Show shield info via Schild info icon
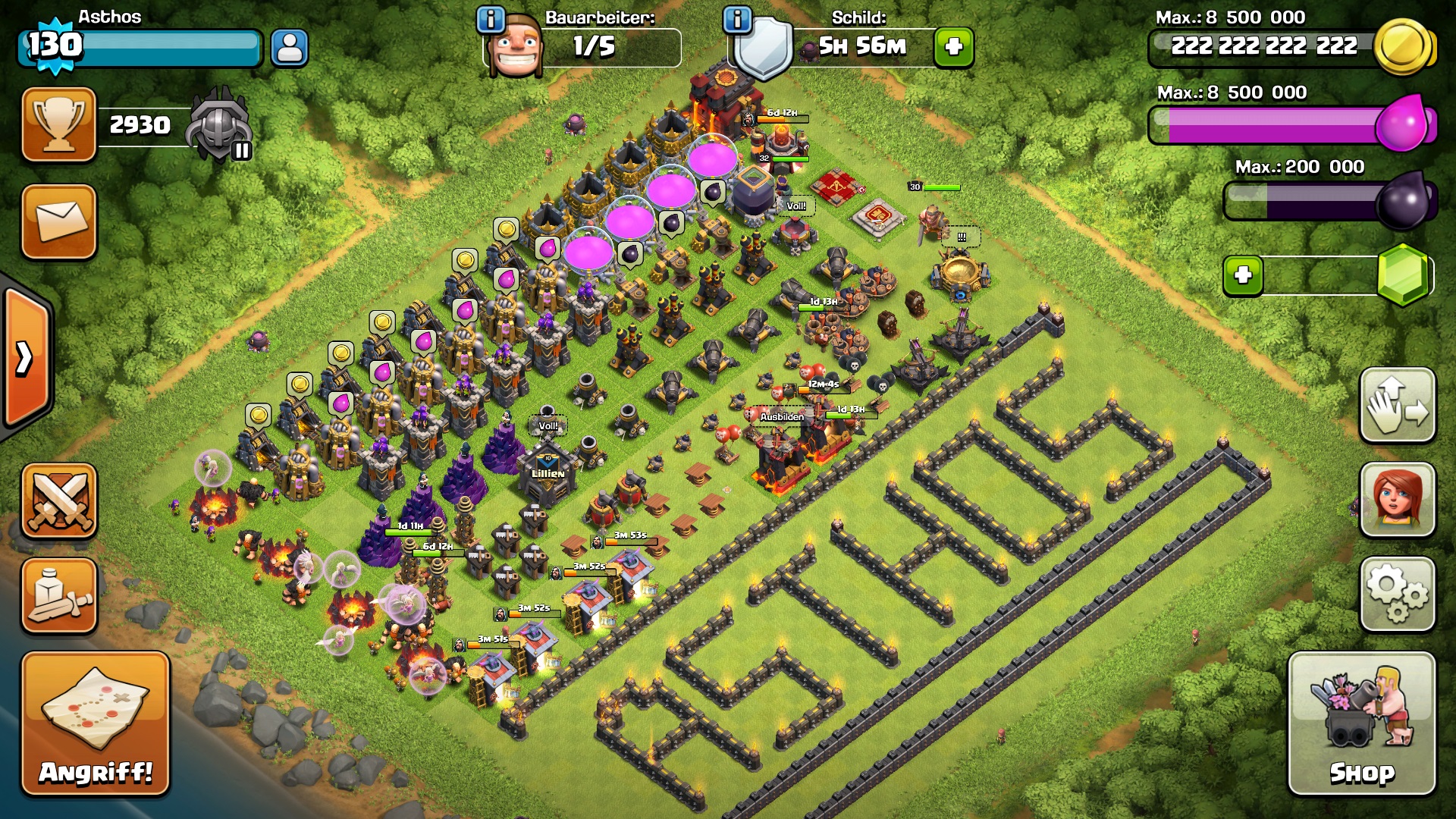Image resolution: width=1456 pixels, height=819 pixels. pyautogui.click(x=737, y=19)
